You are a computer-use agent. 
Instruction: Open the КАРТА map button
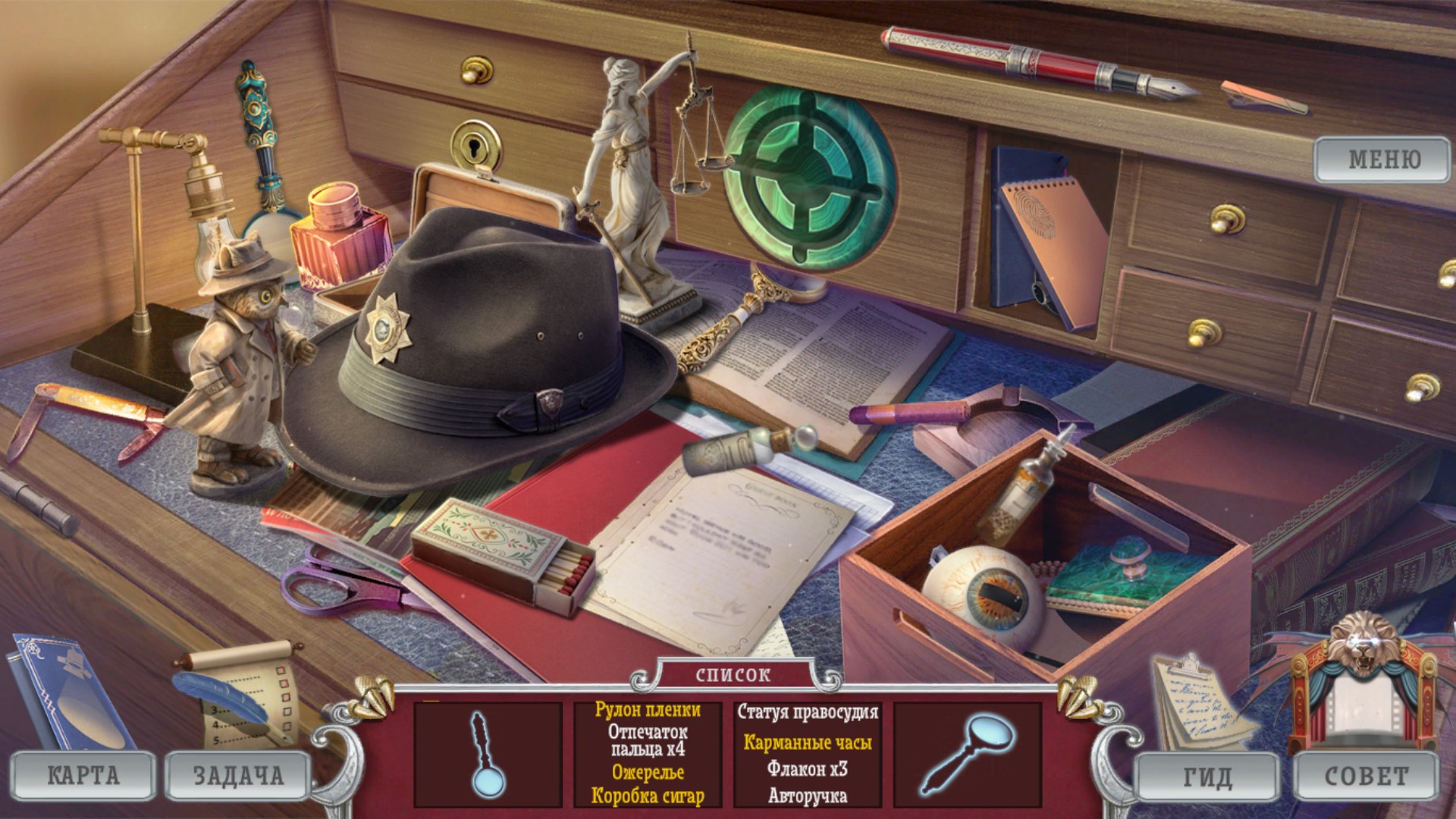(x=83, y=775)
